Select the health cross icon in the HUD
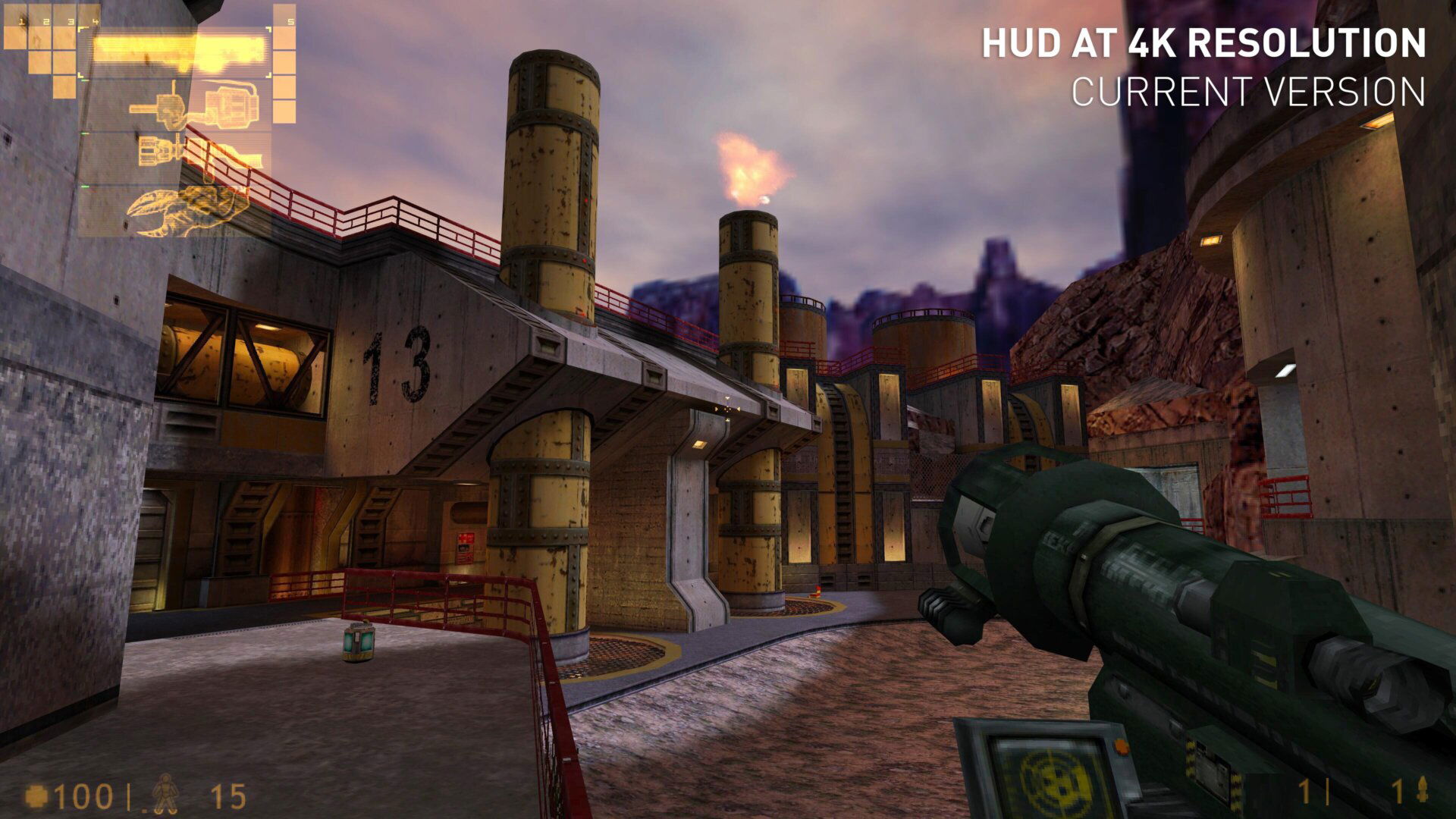The height and width of the screenshot is (819, 1456). 37,796
